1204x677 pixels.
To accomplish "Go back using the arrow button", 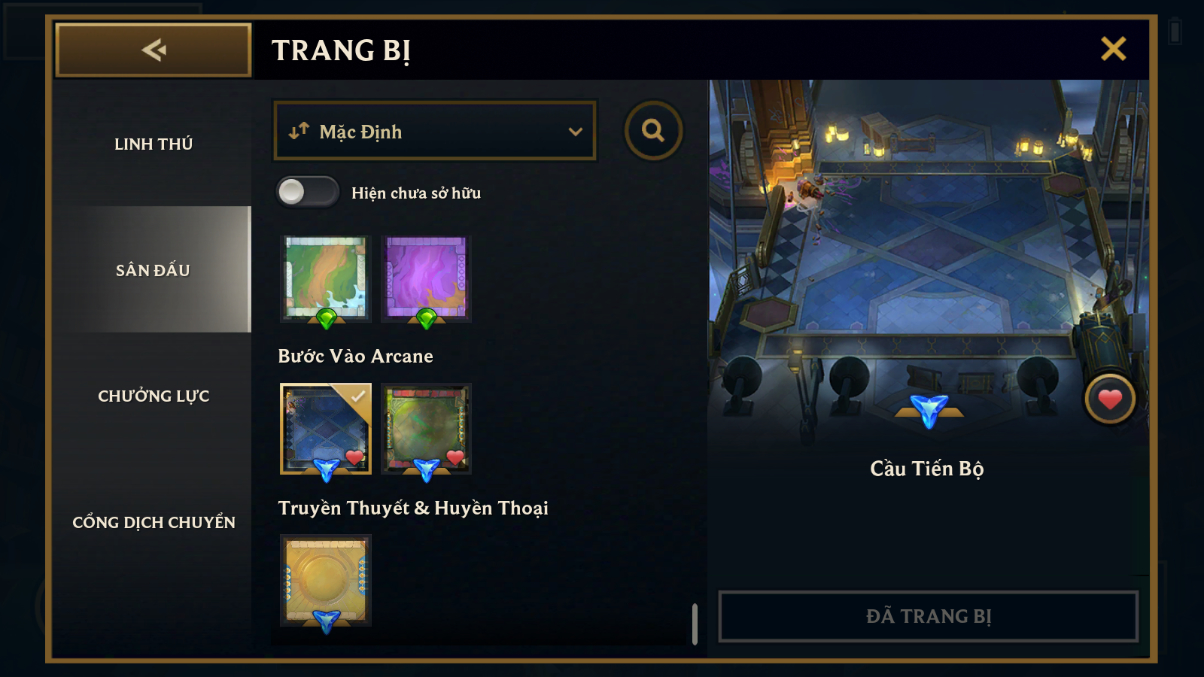I will click(x=153, y=50).
